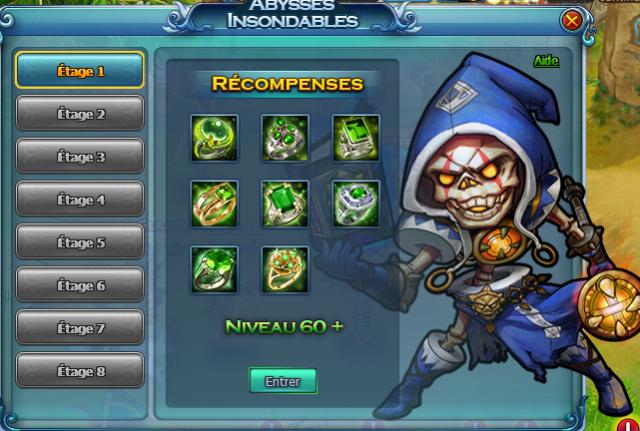Choose the Étage 7 floor
This screenshot has width=640, height=431.
coord(80,328)
